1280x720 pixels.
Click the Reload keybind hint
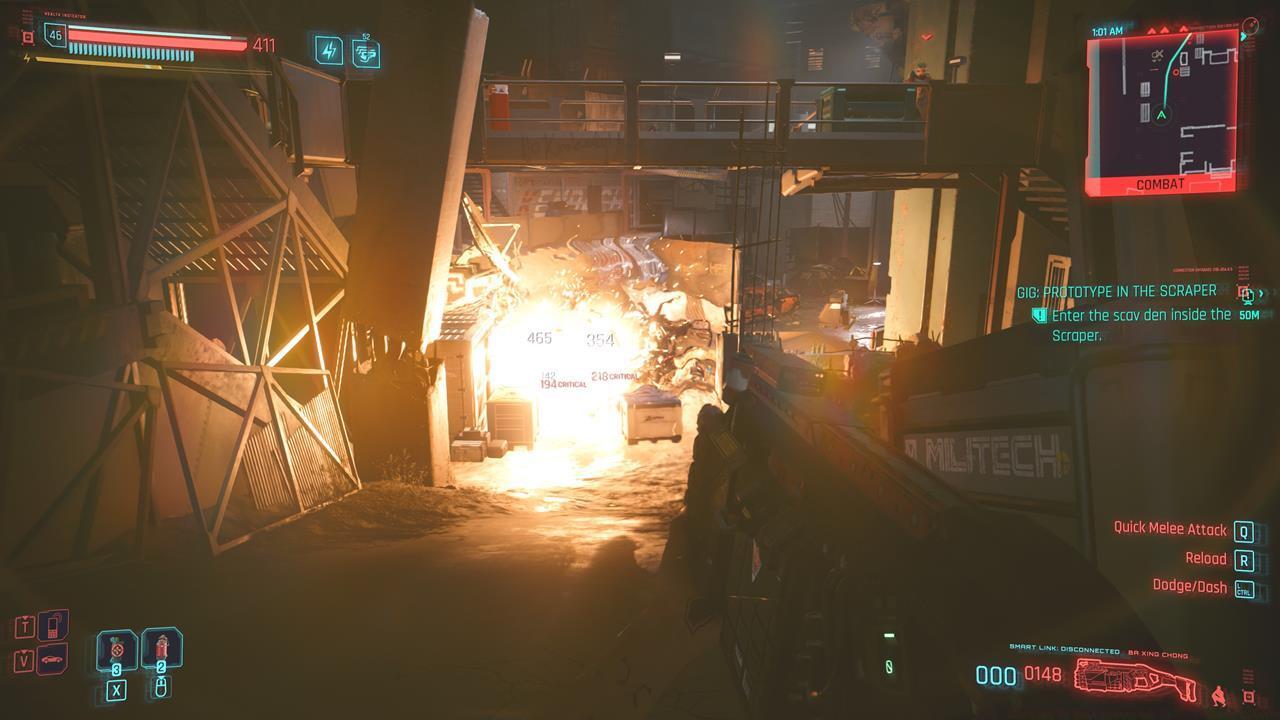pyautogui.click(x=1211, y=558)
